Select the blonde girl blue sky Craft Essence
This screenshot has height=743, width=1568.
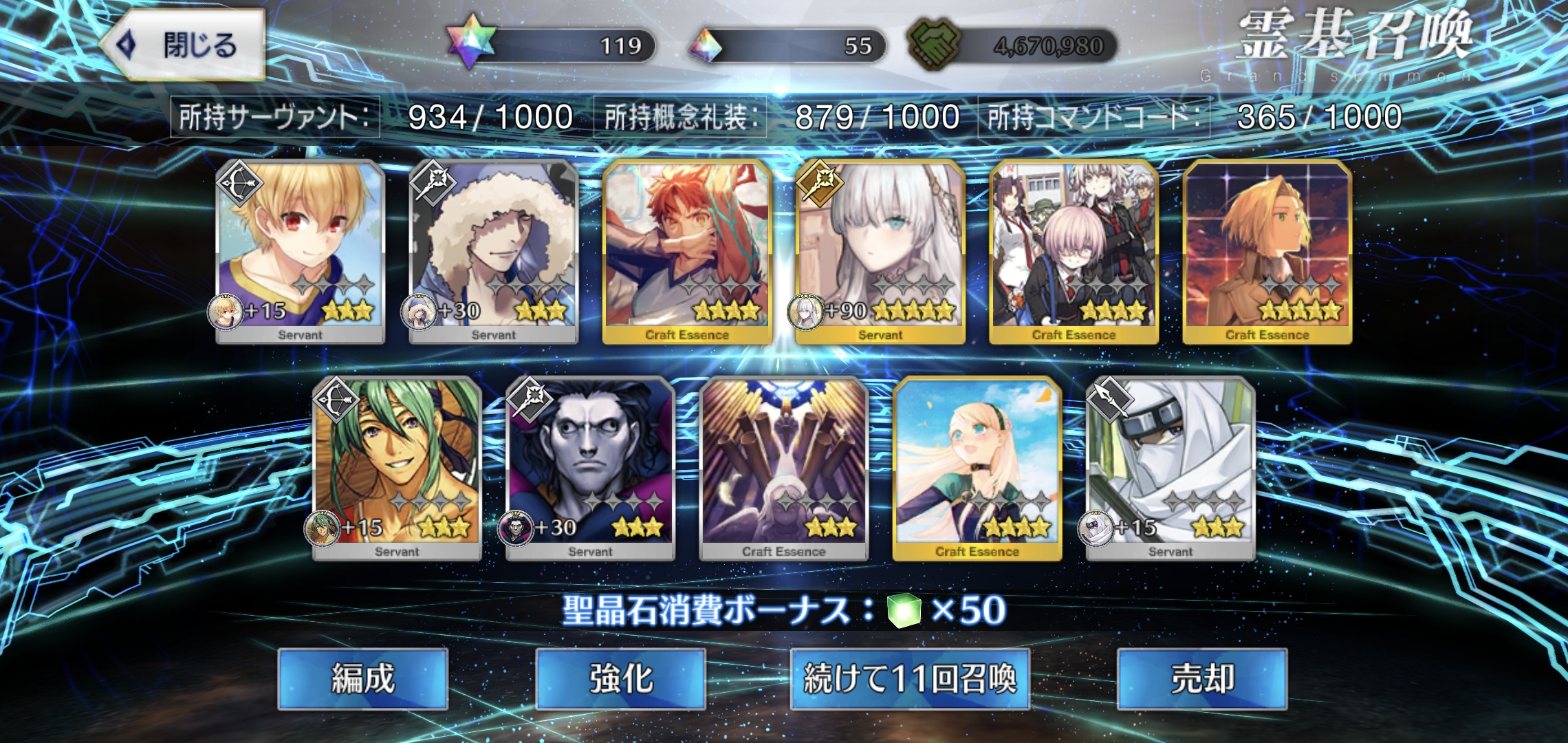977,468
